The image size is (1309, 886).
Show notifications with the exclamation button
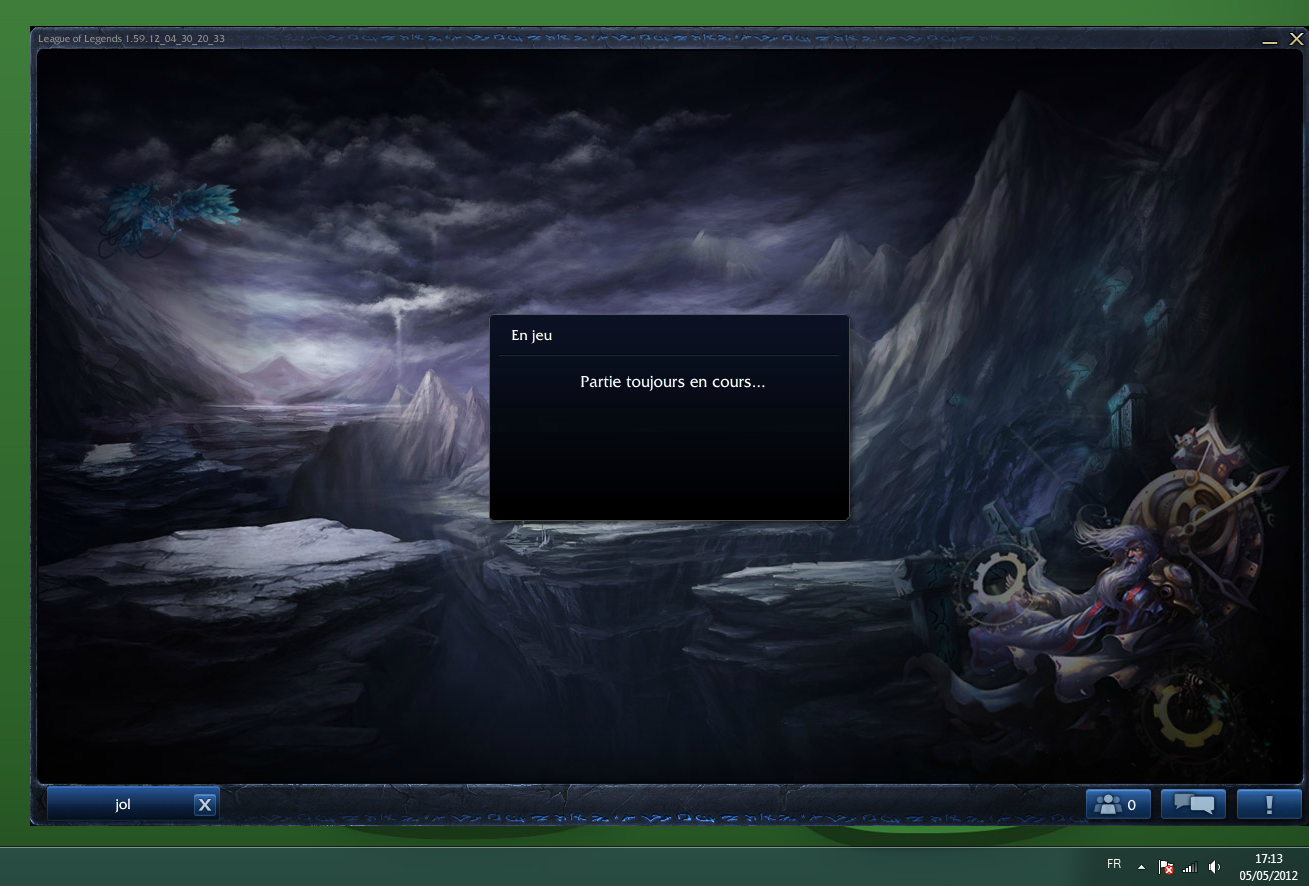pyautogui.click(x=1268, y=804)
